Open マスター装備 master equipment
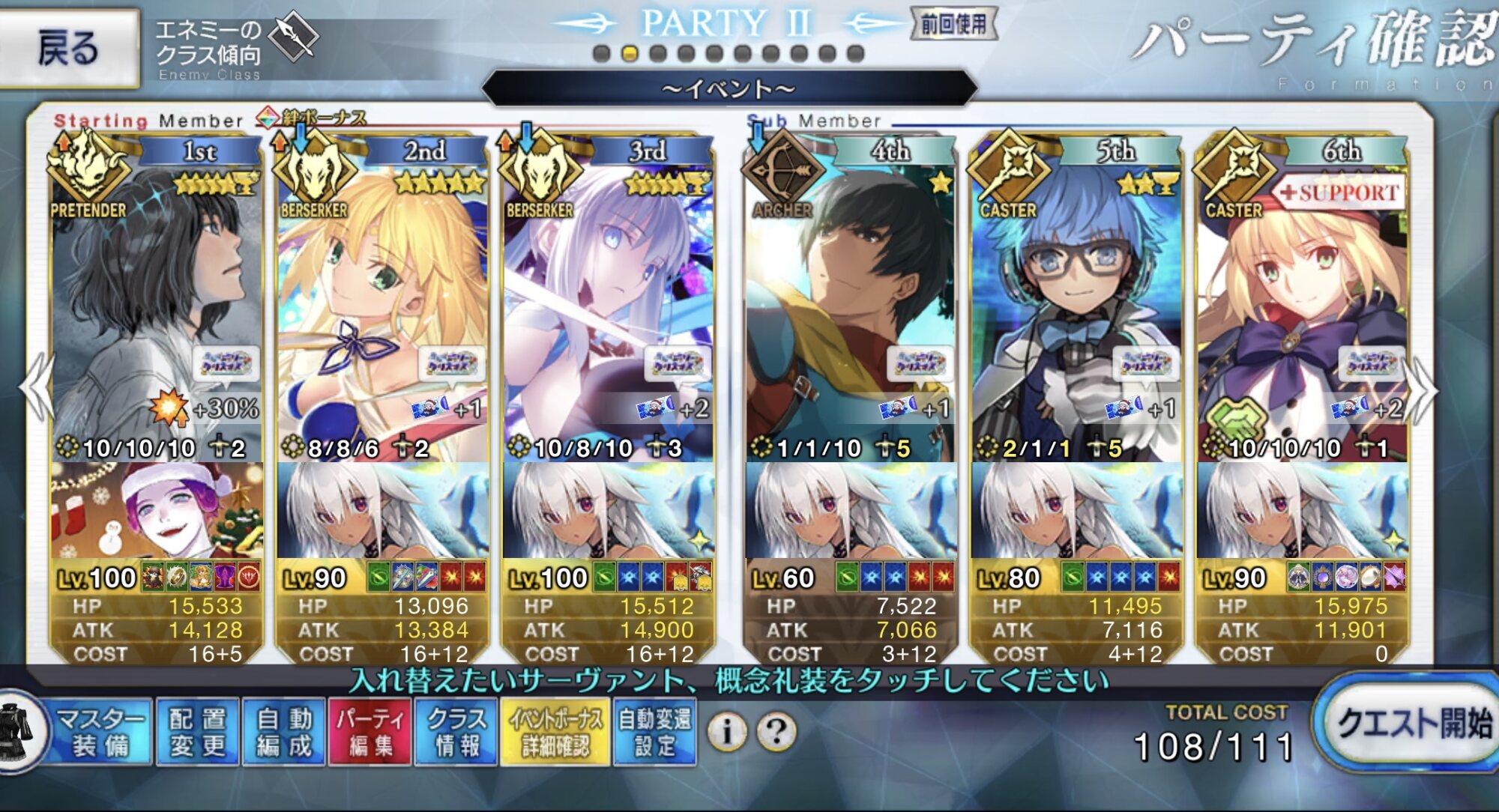1499x812 pixels. (100, 732)
